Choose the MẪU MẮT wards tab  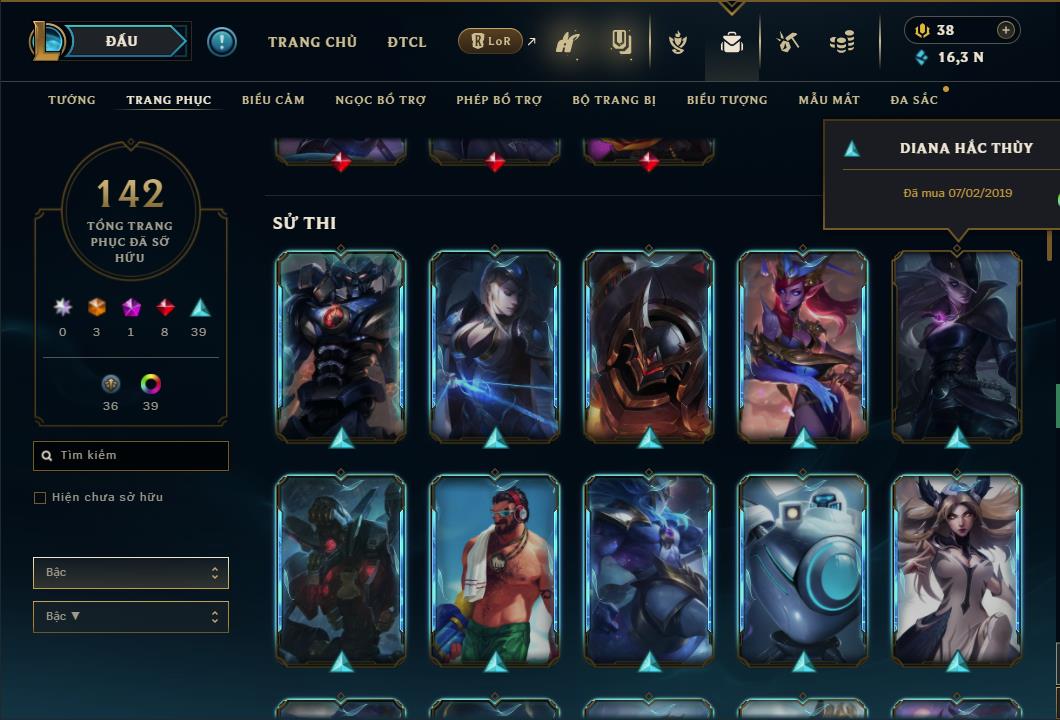tap(829, 100)
